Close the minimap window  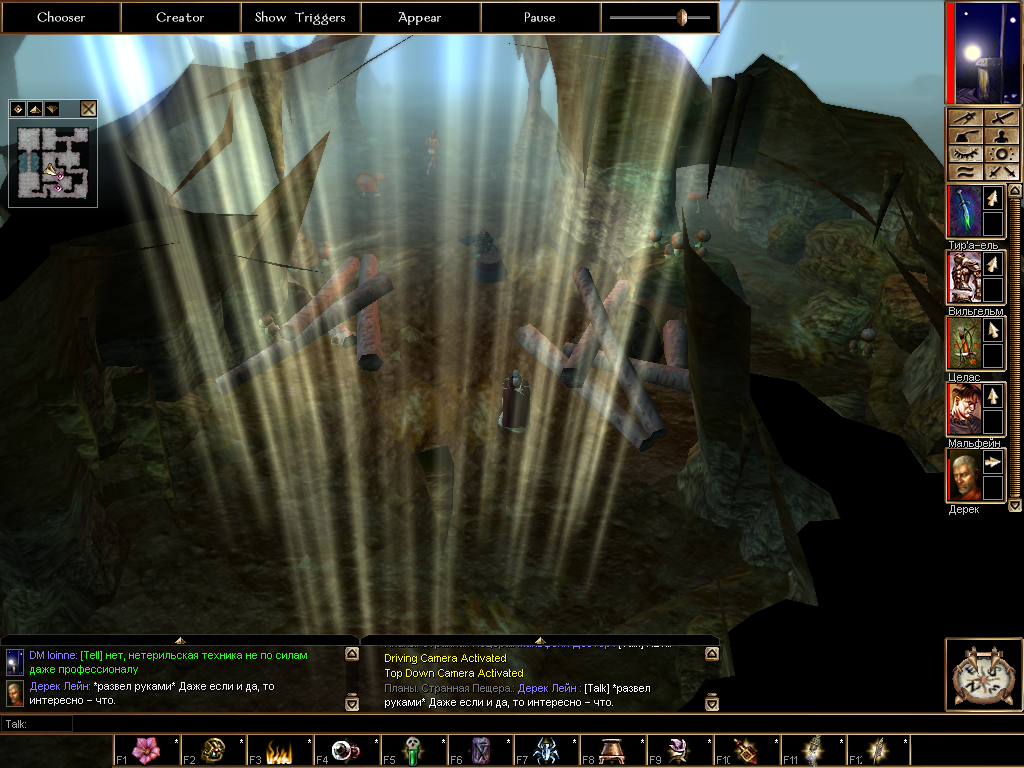click(88, 109)
